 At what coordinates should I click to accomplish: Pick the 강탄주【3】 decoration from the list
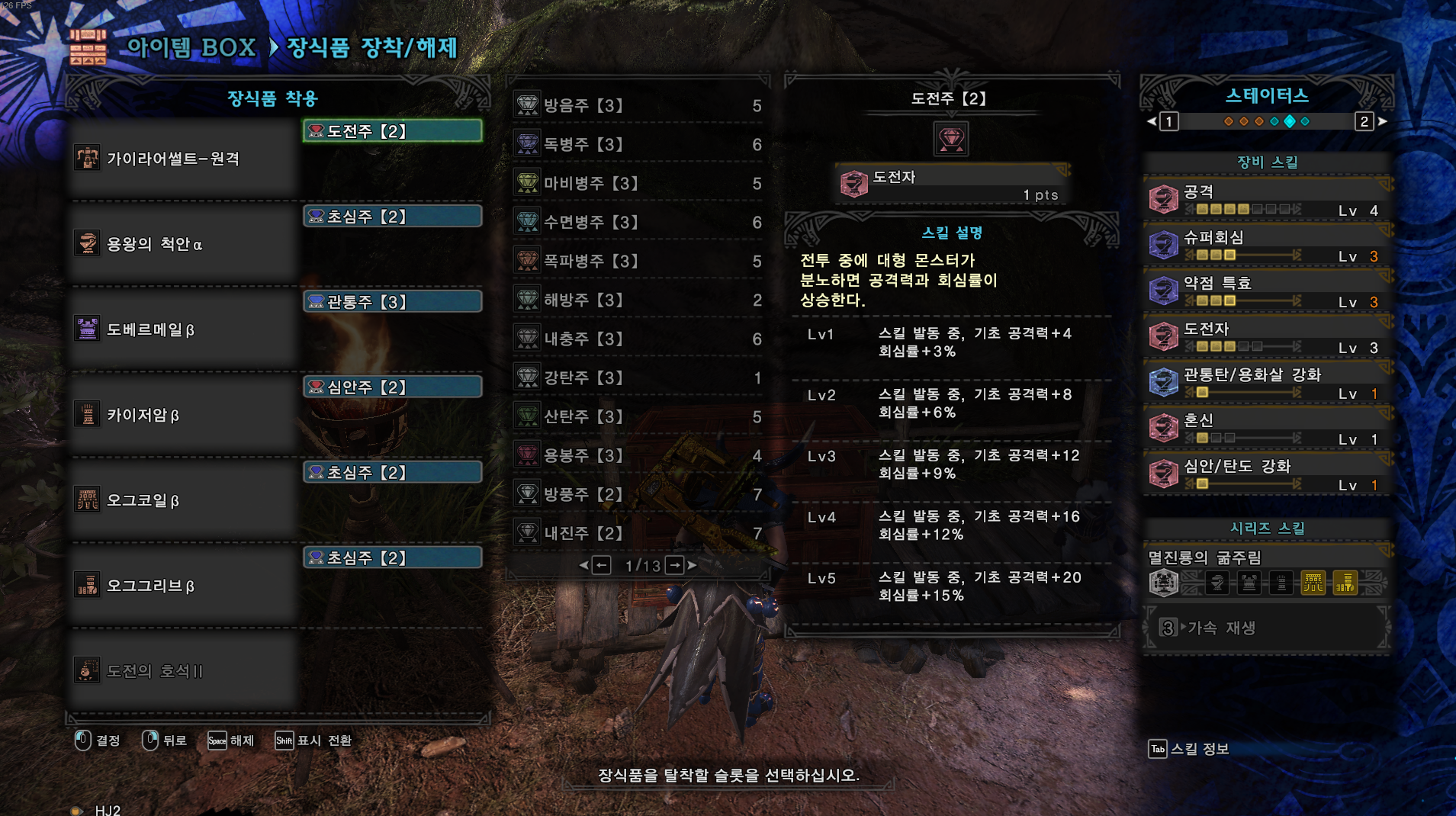click(x=638, y=377)
